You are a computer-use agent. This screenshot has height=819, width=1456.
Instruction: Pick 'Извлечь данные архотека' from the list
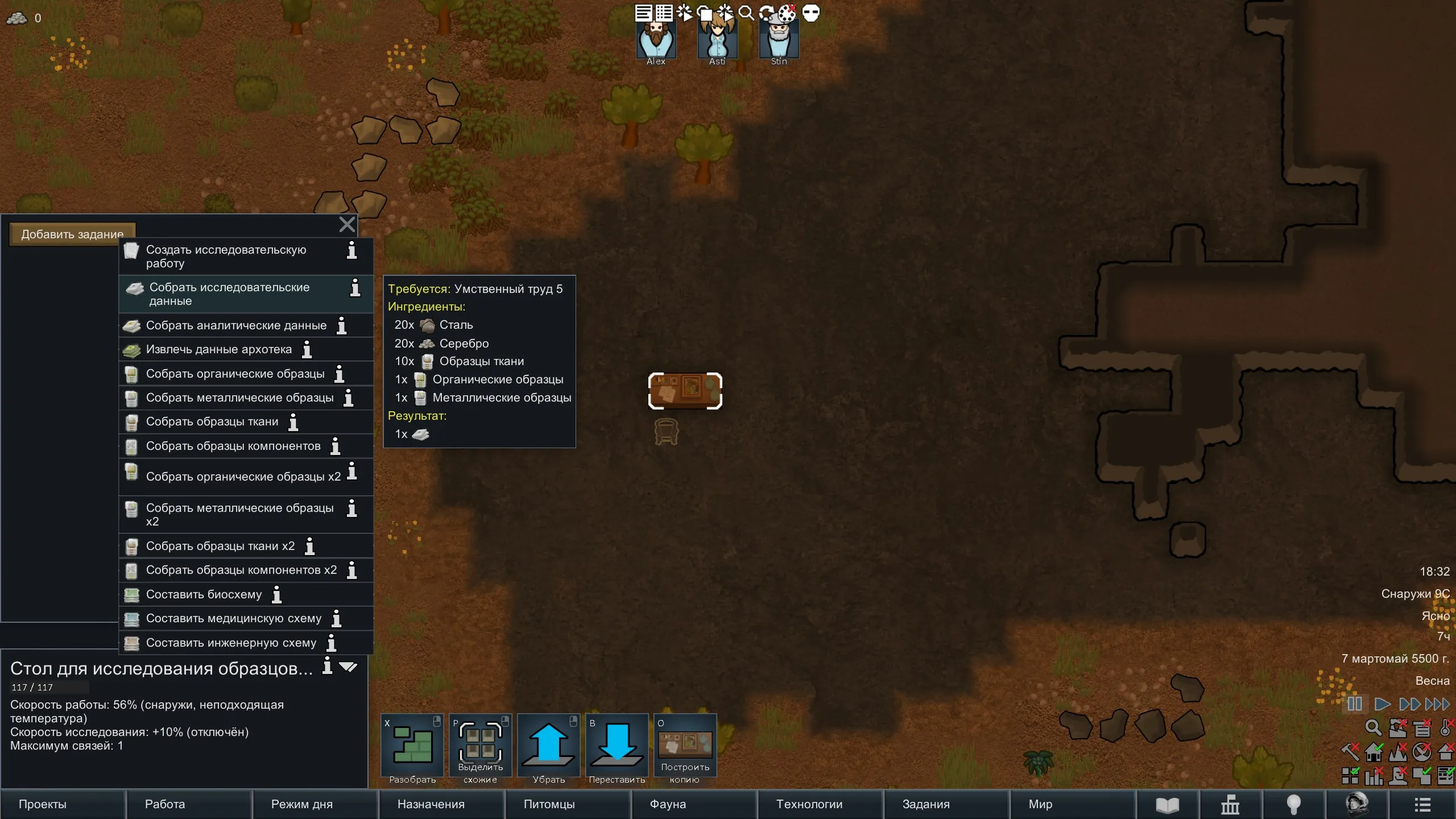point(219,349)
